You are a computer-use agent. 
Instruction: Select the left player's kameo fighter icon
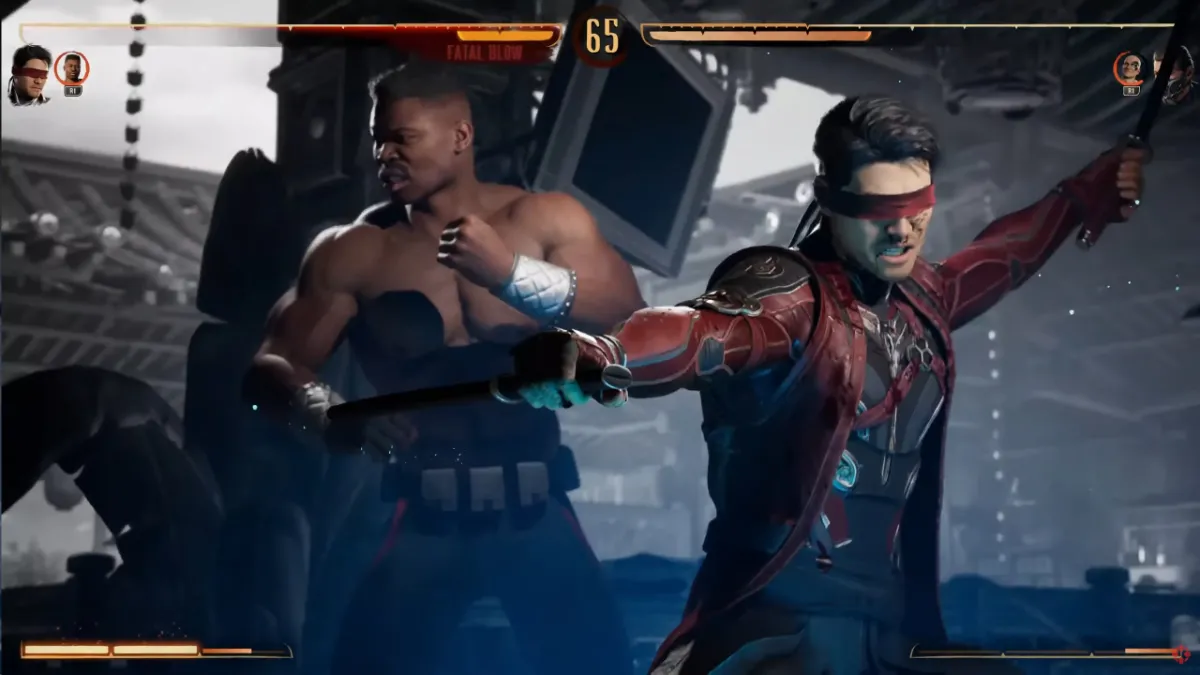click(71, 69)
